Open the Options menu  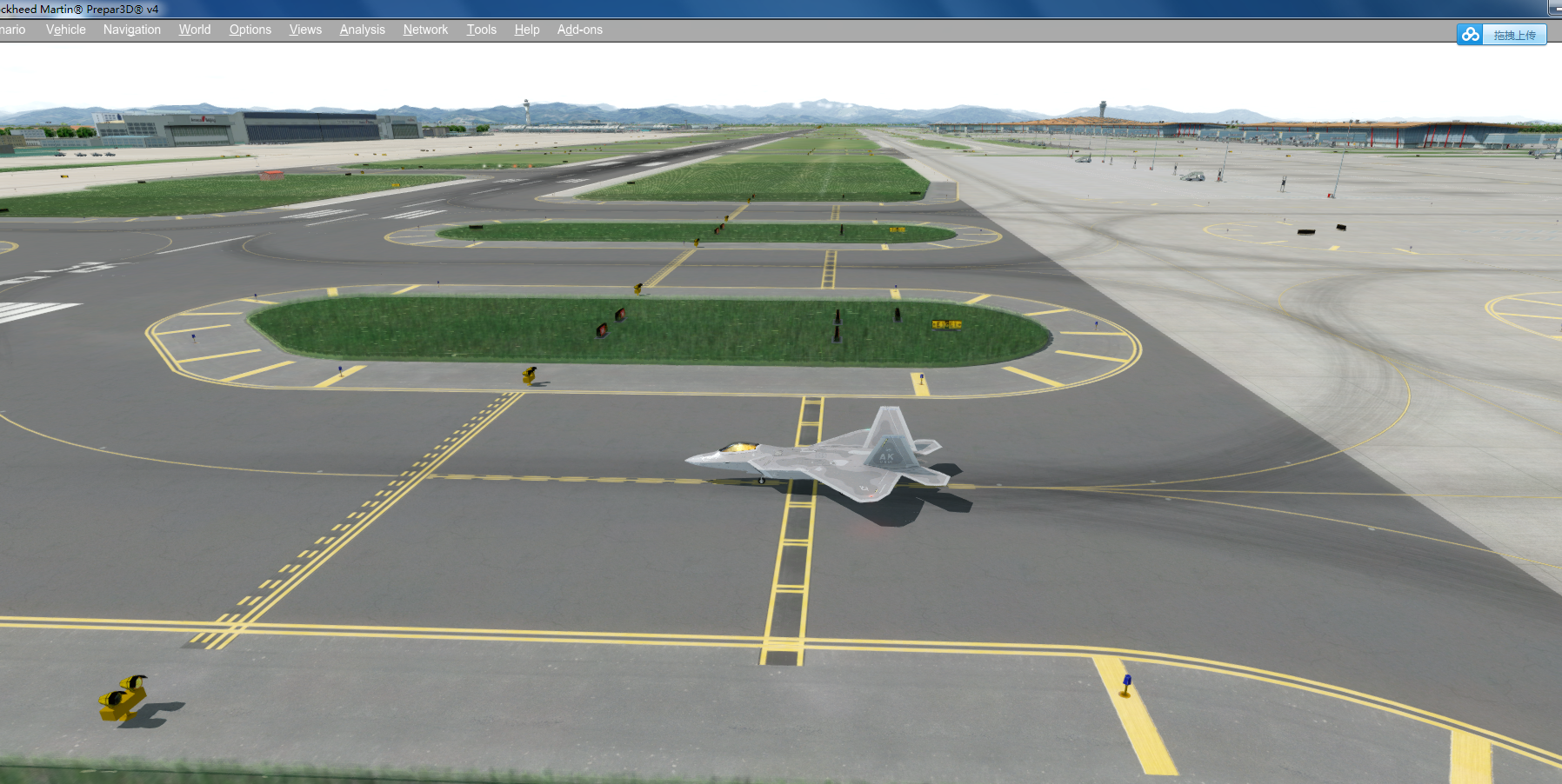coord(250,29)
